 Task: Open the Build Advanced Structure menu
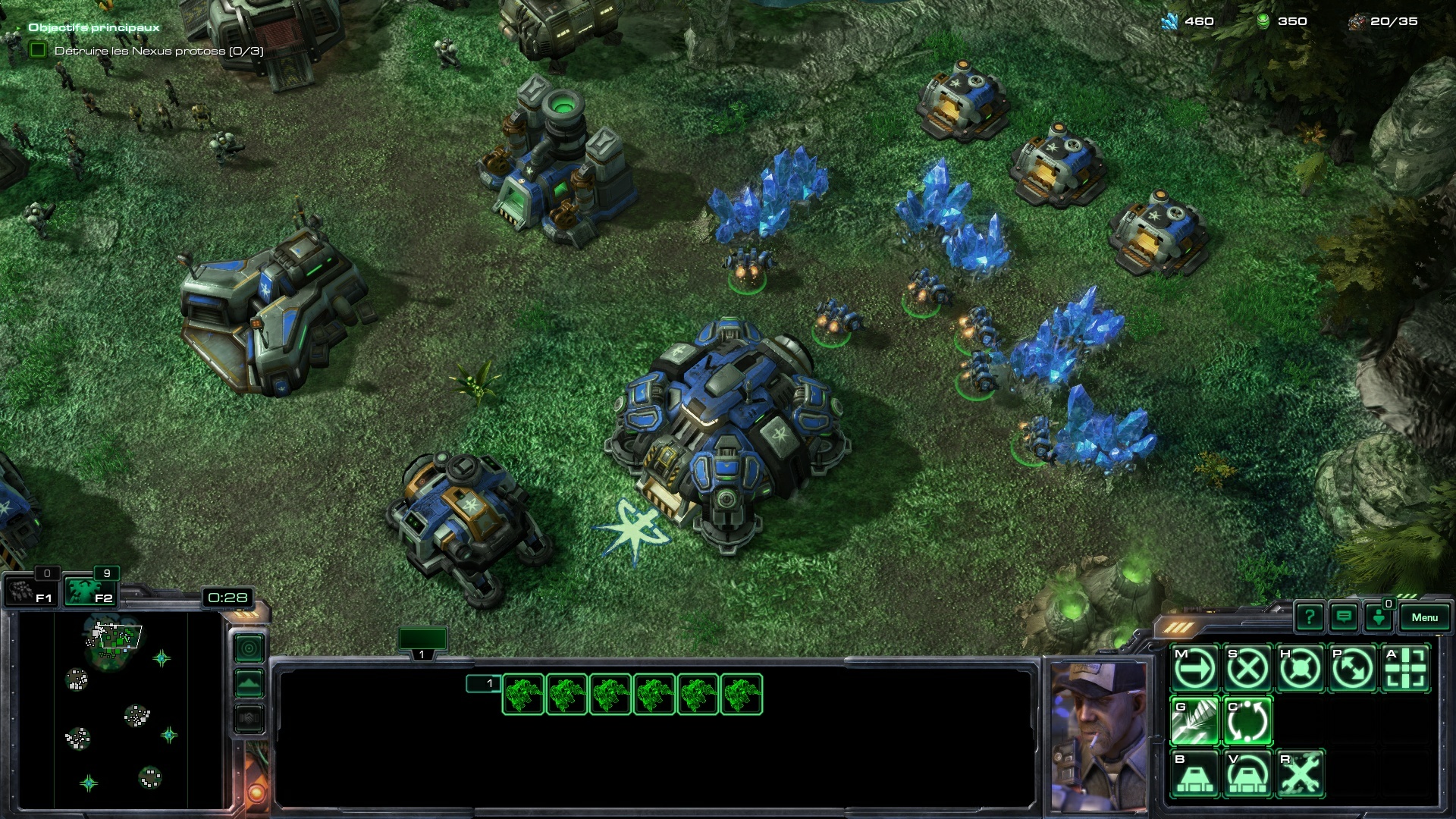click(x=1247, y=773)
